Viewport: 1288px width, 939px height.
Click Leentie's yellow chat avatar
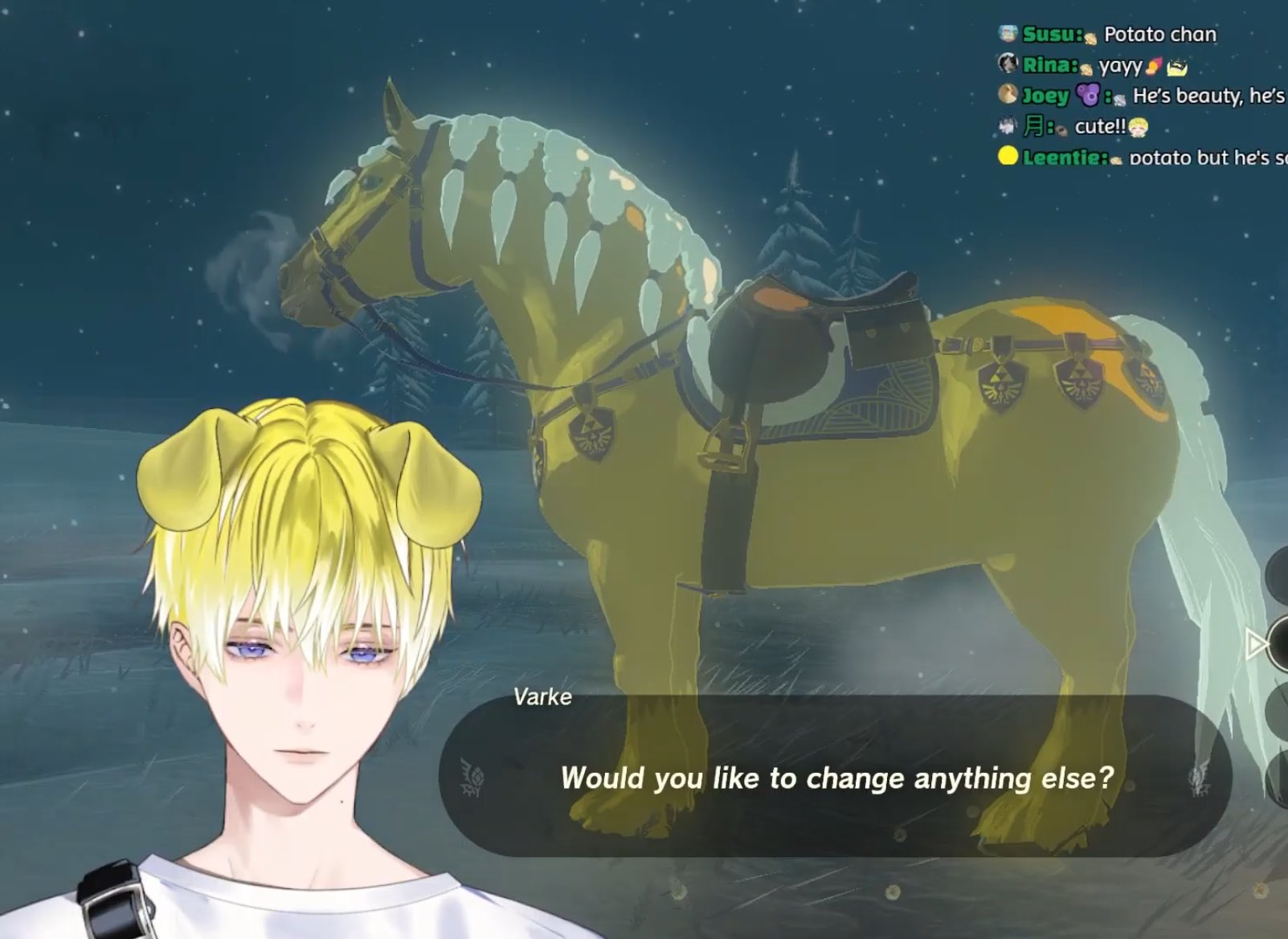coord(1008,156)
